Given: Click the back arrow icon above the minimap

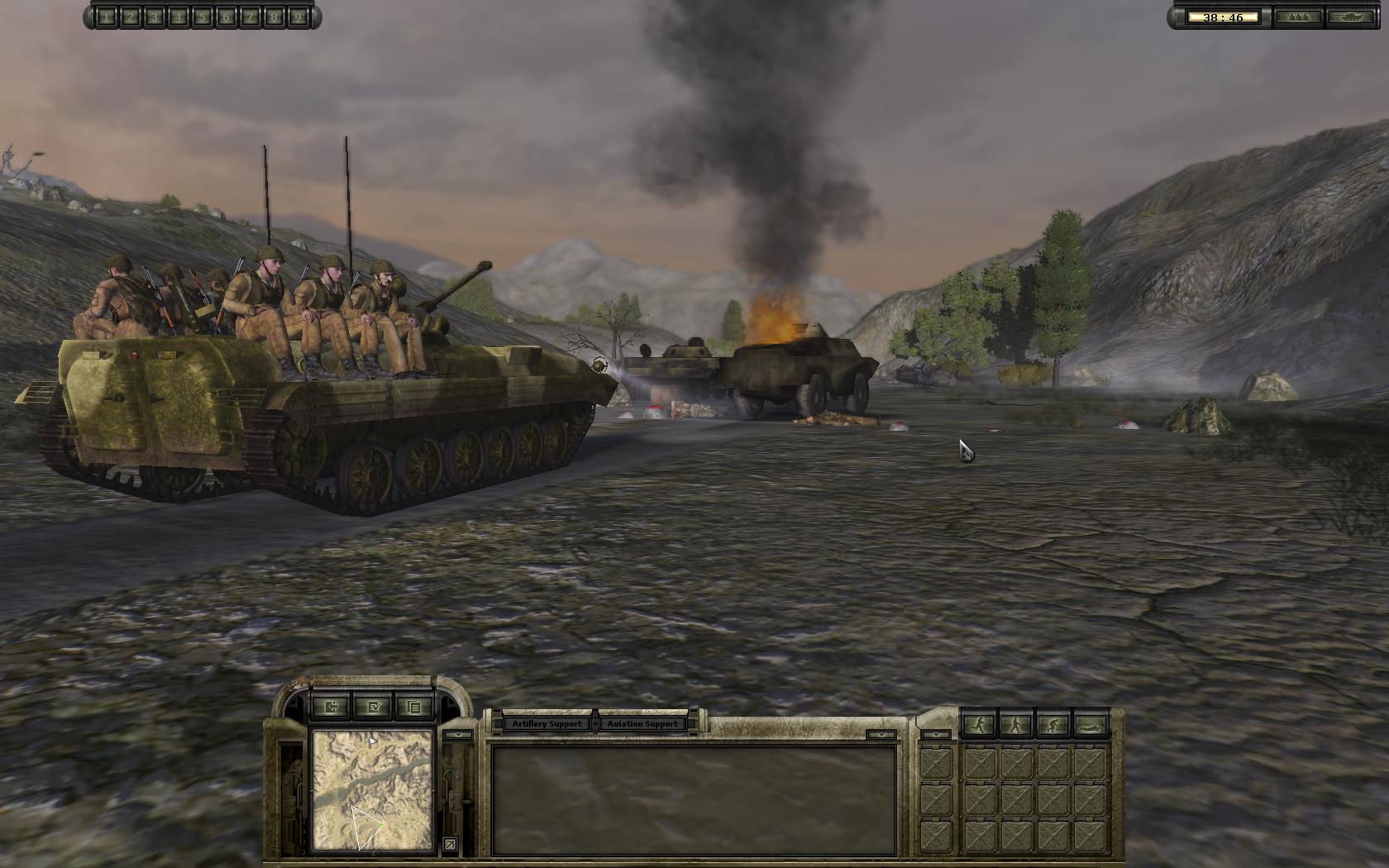Looking at the screenshot, I should click(x=332, y=707).
